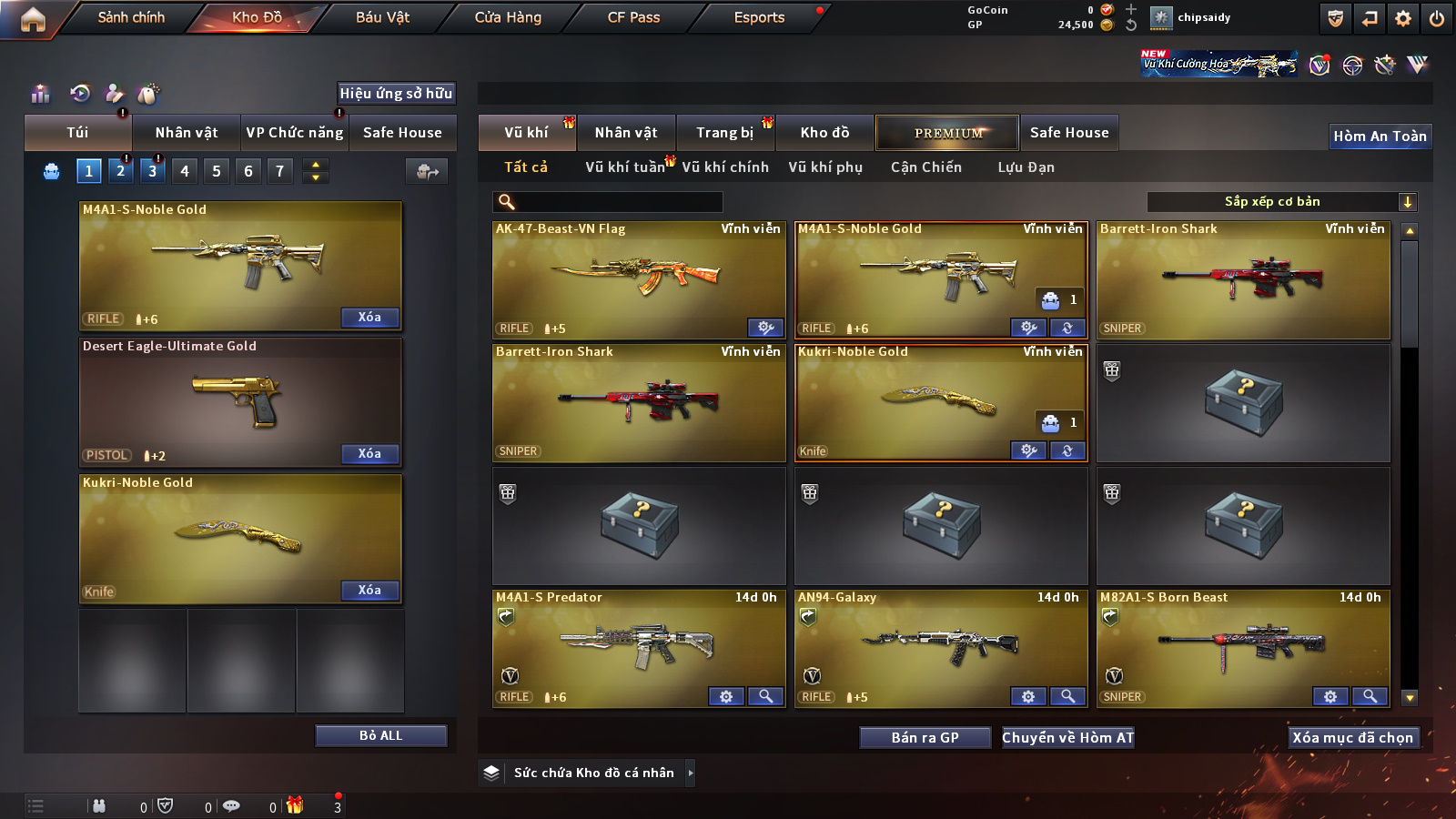Screen dimensions: 1456x819
Task: Return to the home lobby icon
Action: pos(33,19)
